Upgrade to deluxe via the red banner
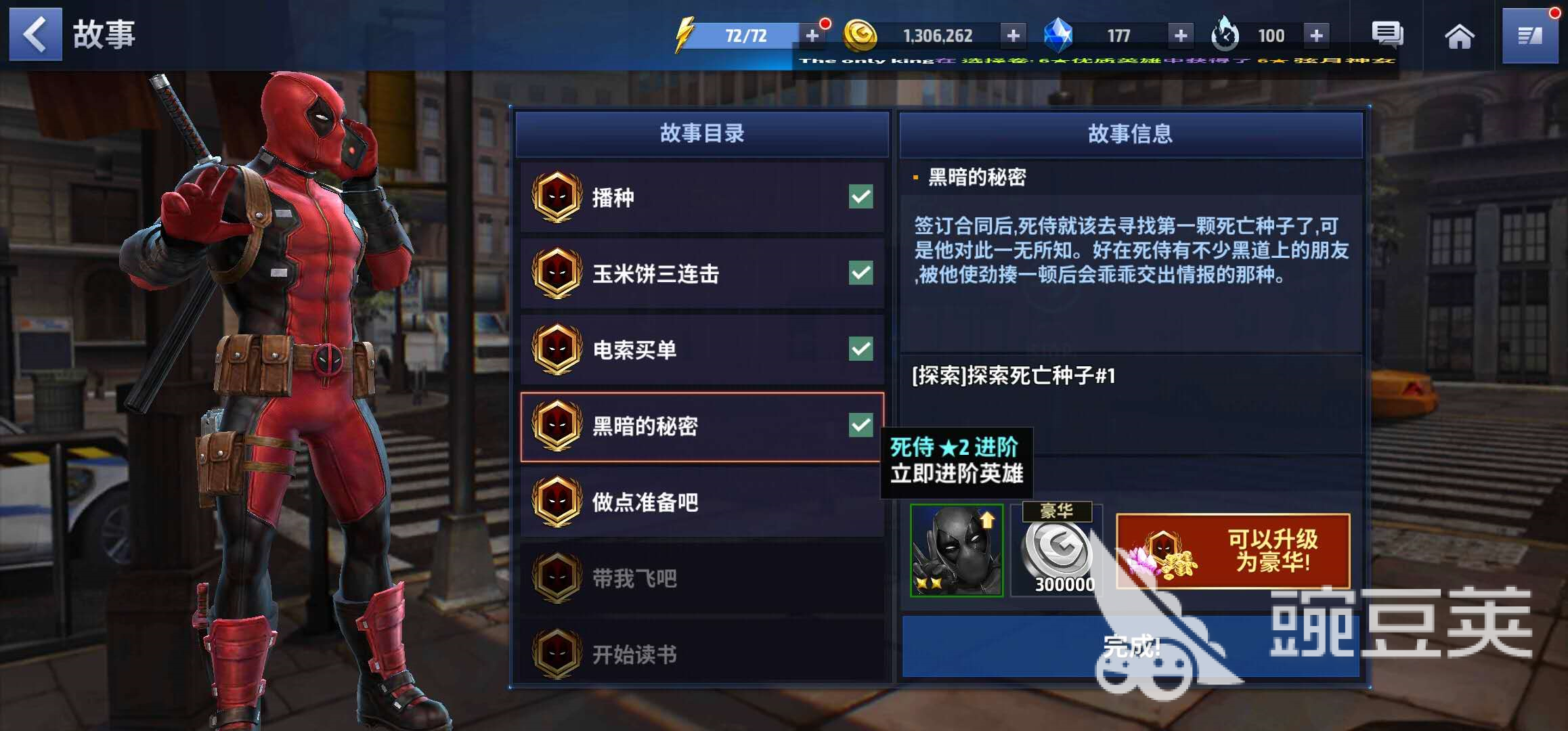The width and height of the screenshot is (1568, 731). tap(1233, 551)
